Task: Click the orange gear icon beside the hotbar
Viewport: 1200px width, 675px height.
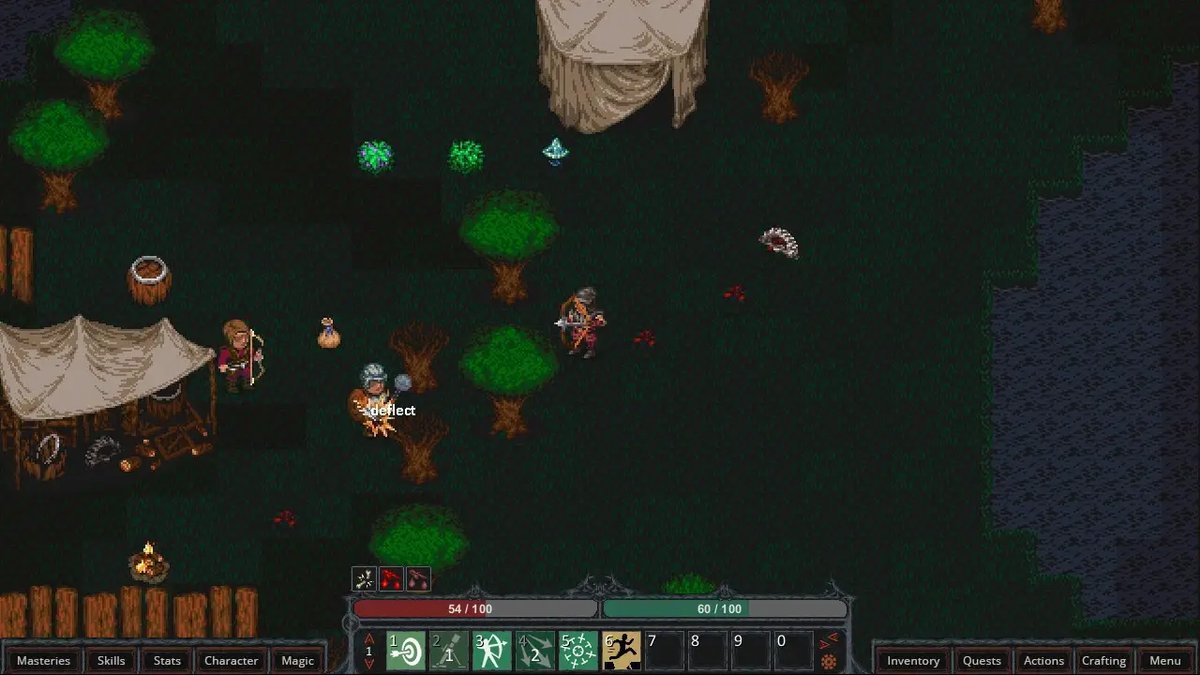Action: pos(828,662)
